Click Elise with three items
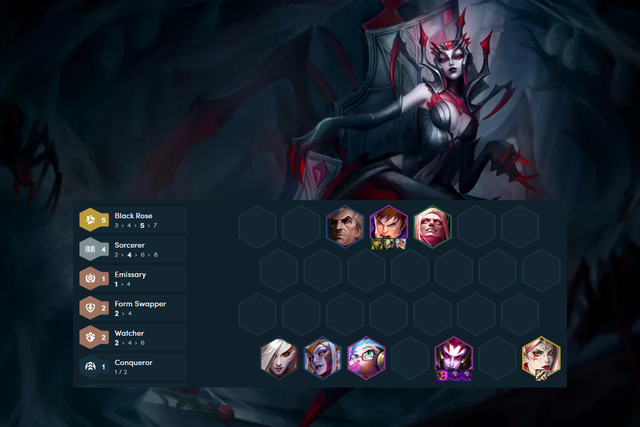Image resolution: width=640 pixels, height=427 pixels. (x=454, y=358)
